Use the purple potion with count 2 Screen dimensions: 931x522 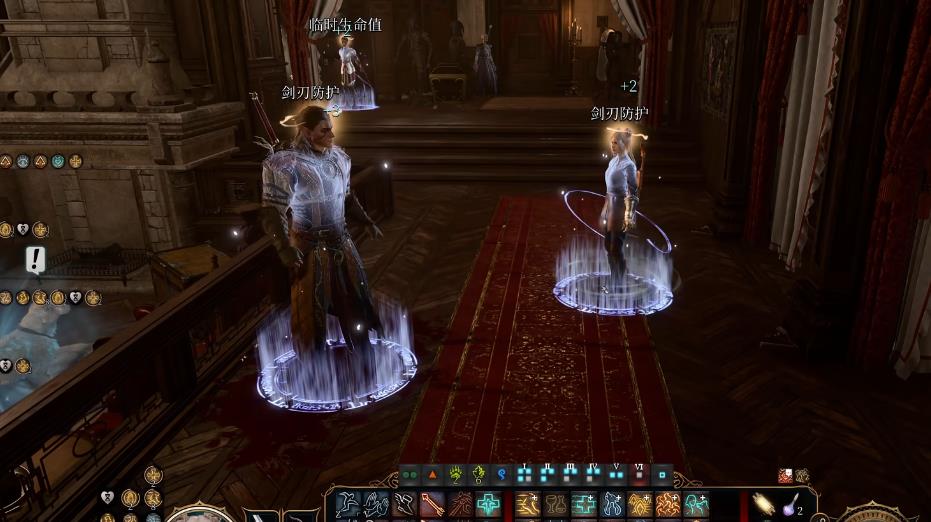click(x=790, y=505)
